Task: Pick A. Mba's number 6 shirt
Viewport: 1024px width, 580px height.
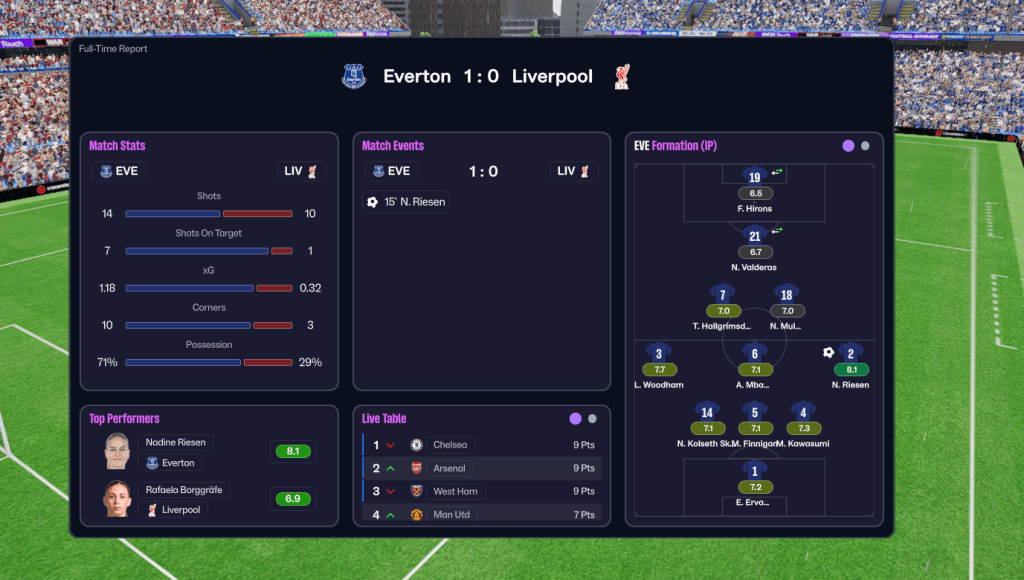Action: click(755, 353)
